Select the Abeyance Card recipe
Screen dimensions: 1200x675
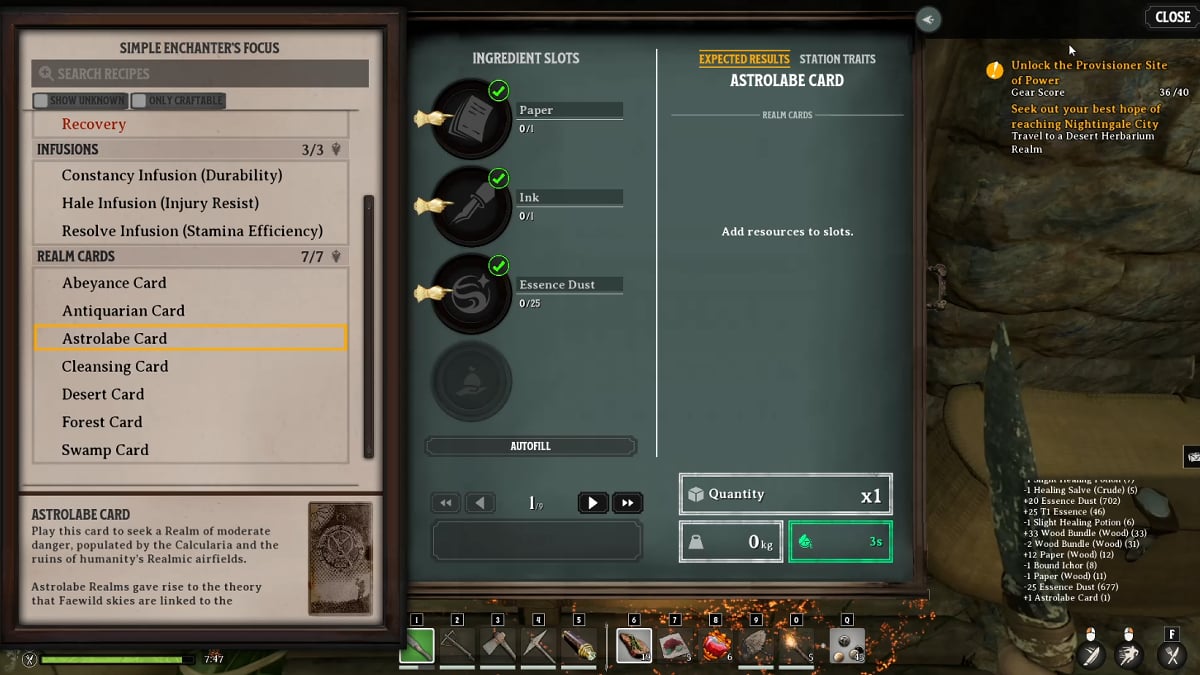coord(114,283)
